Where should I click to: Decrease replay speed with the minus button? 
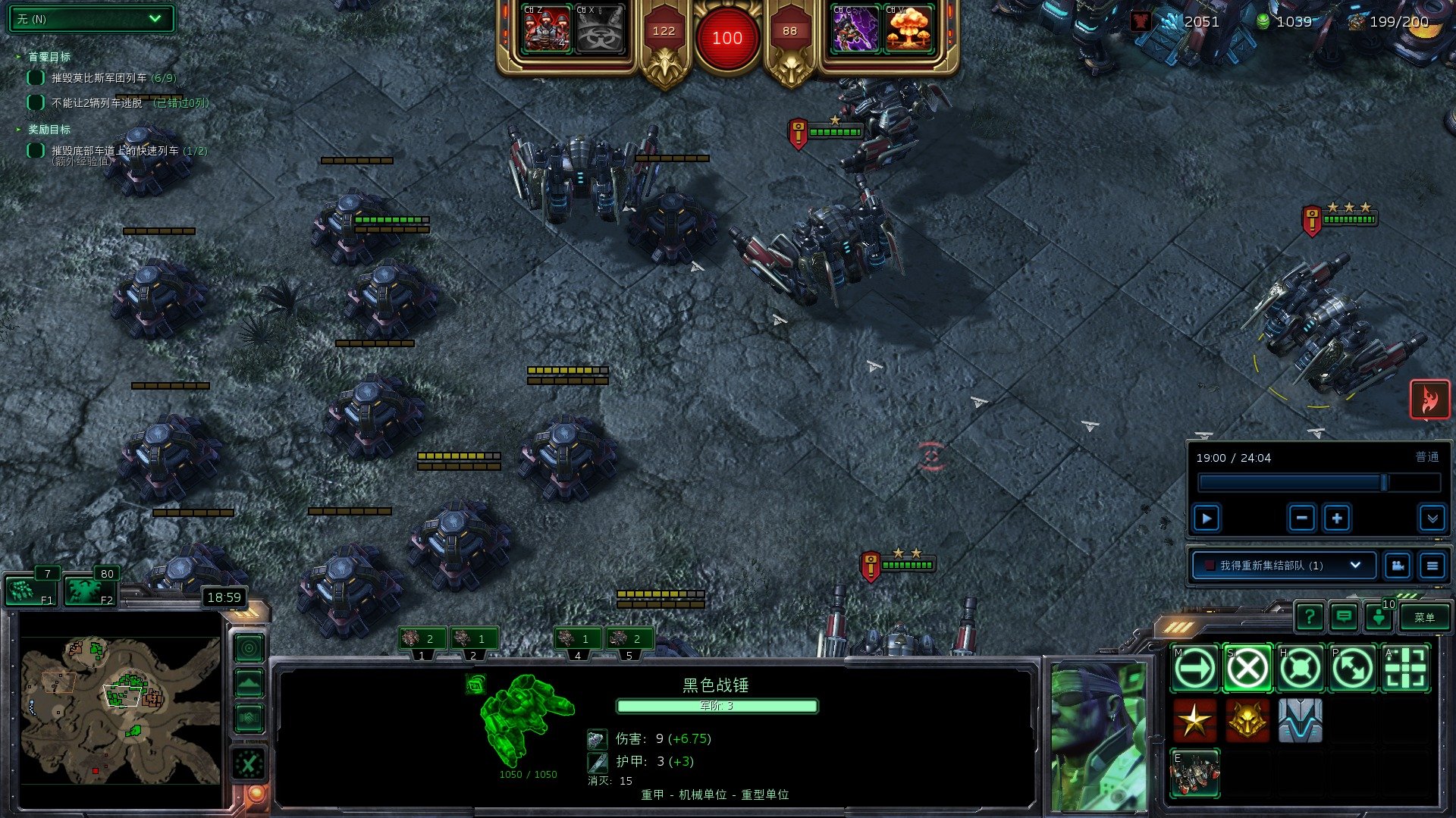coord(1301,519)
